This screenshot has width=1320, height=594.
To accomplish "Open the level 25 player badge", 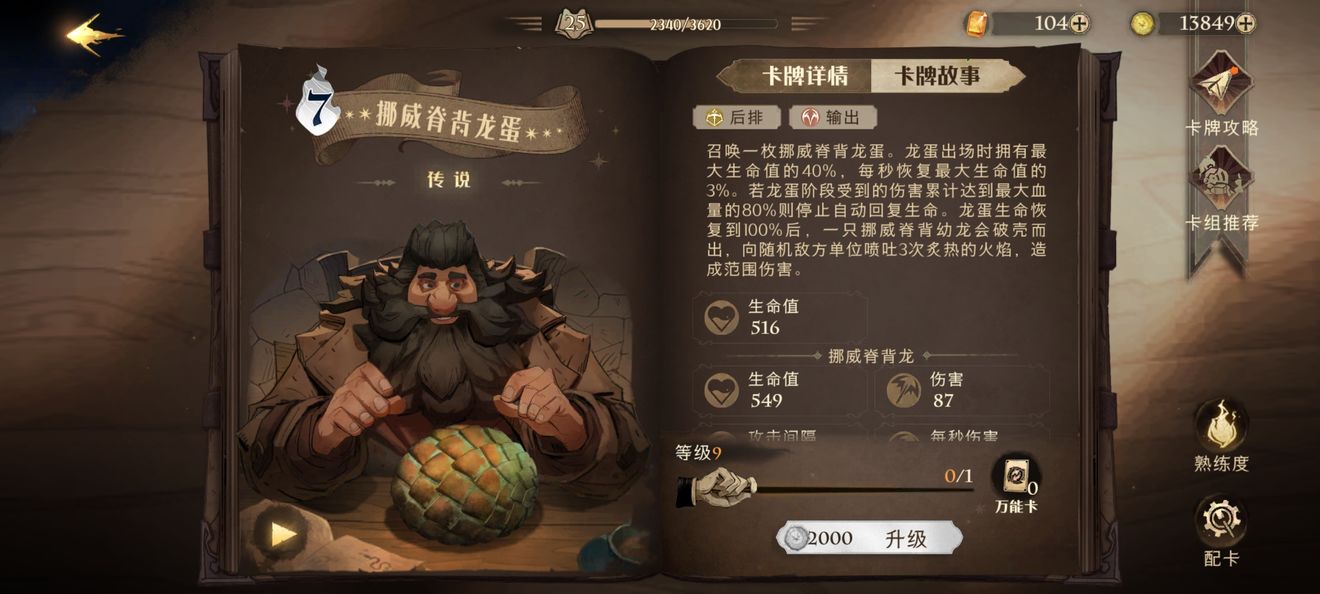I will [574, 23].
